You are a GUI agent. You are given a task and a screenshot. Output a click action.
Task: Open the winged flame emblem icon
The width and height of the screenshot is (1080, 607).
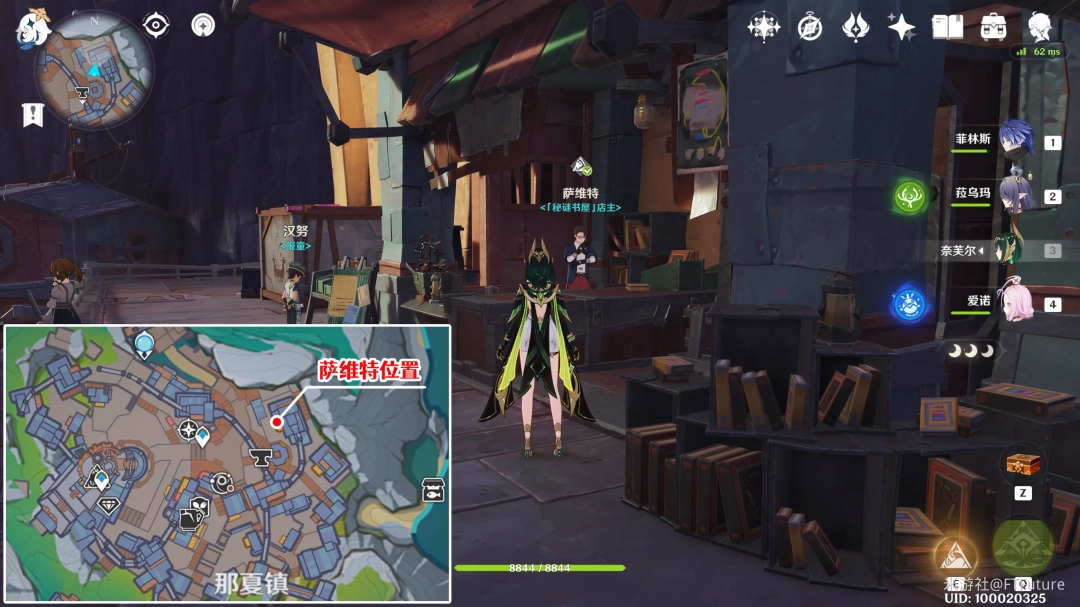(855, 27)
